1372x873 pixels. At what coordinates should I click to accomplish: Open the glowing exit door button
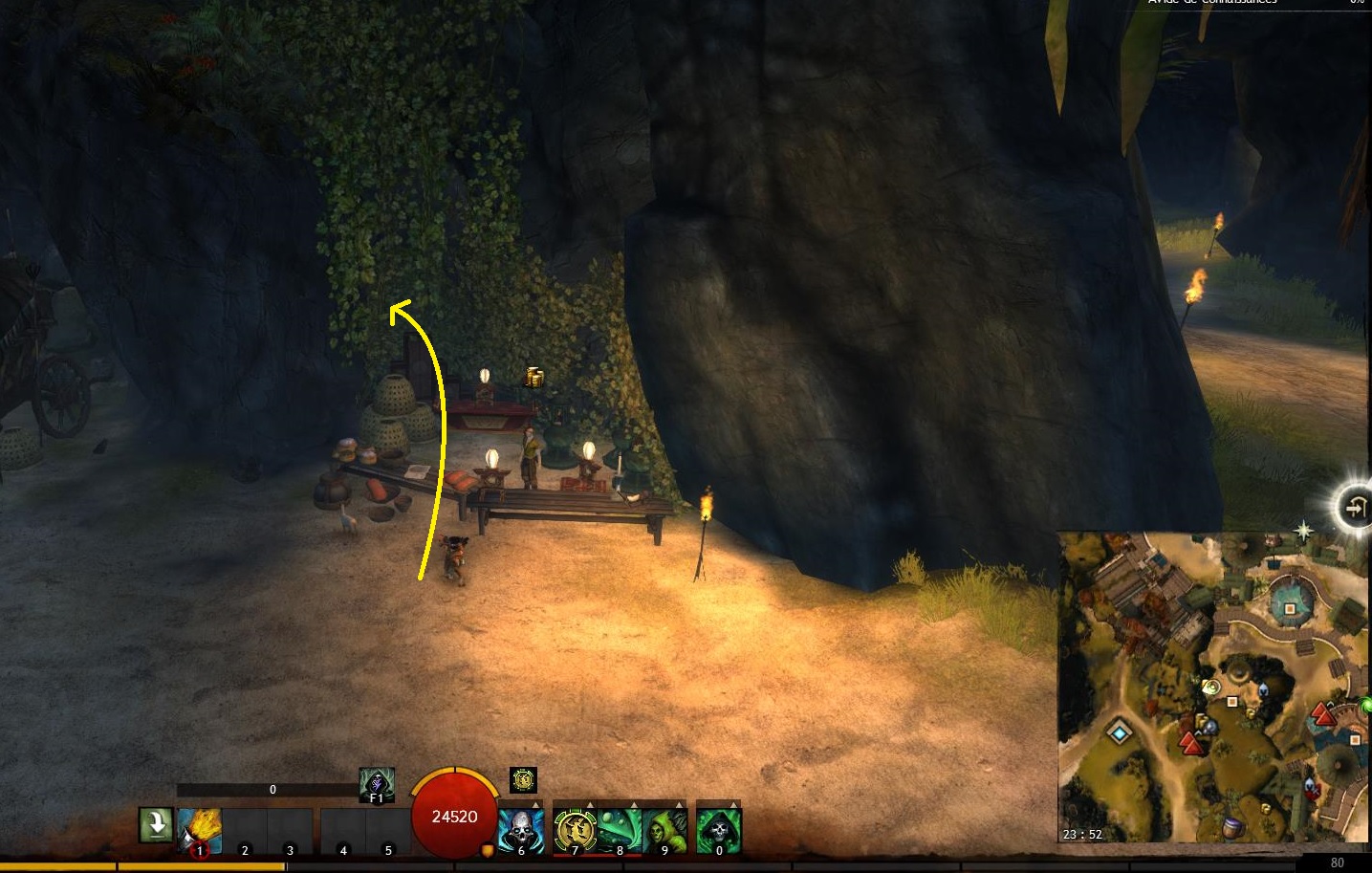(1355, 507)
